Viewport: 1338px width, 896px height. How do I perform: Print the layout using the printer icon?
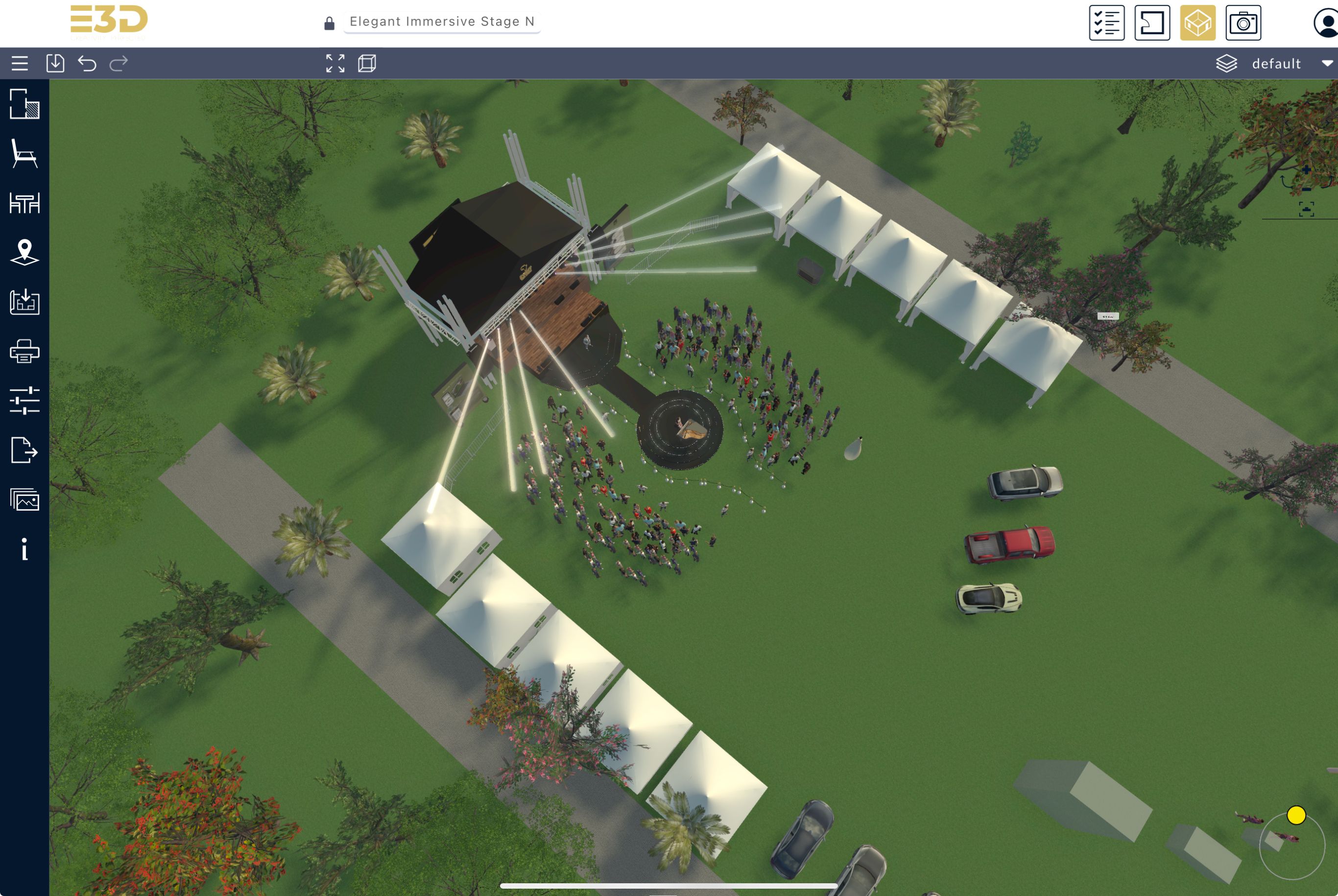coord(24,351)
